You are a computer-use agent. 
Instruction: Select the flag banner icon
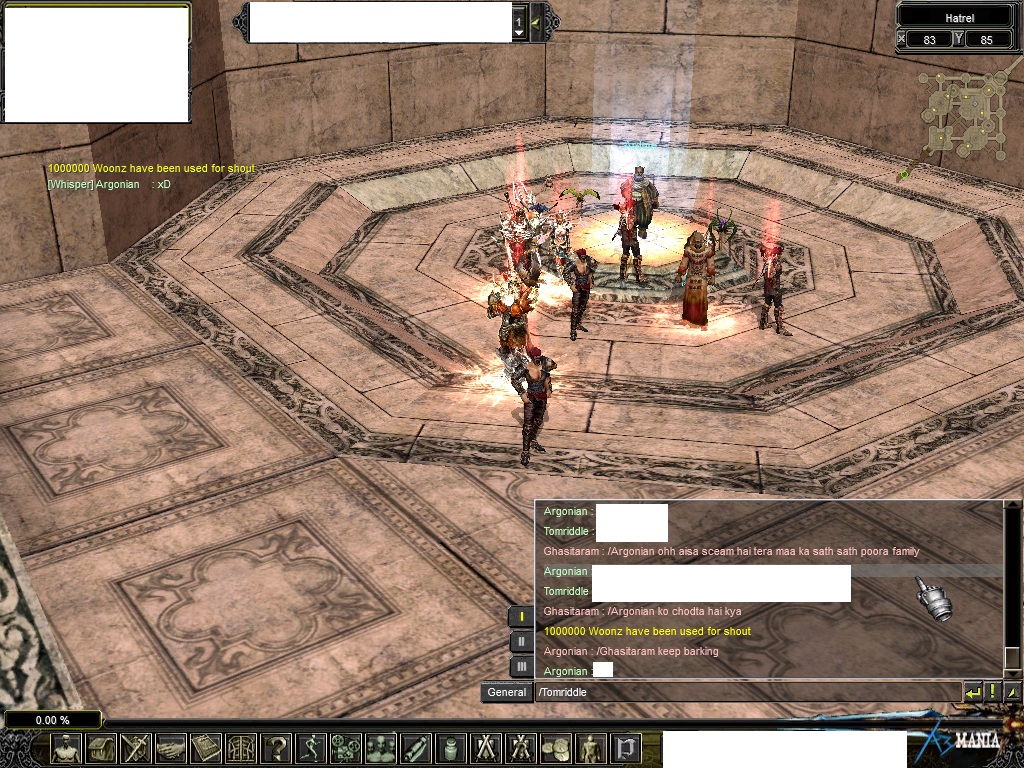pos(626,748)
